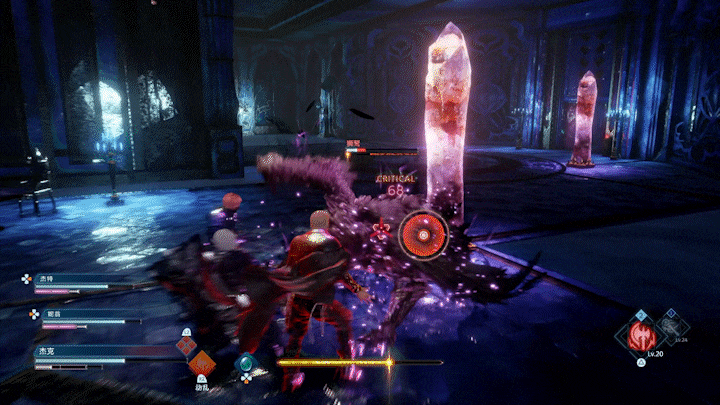The width and height of the screenshot is (720, 405).
Task: Select party member 妮翁 name plate
Action: (53, 313)
